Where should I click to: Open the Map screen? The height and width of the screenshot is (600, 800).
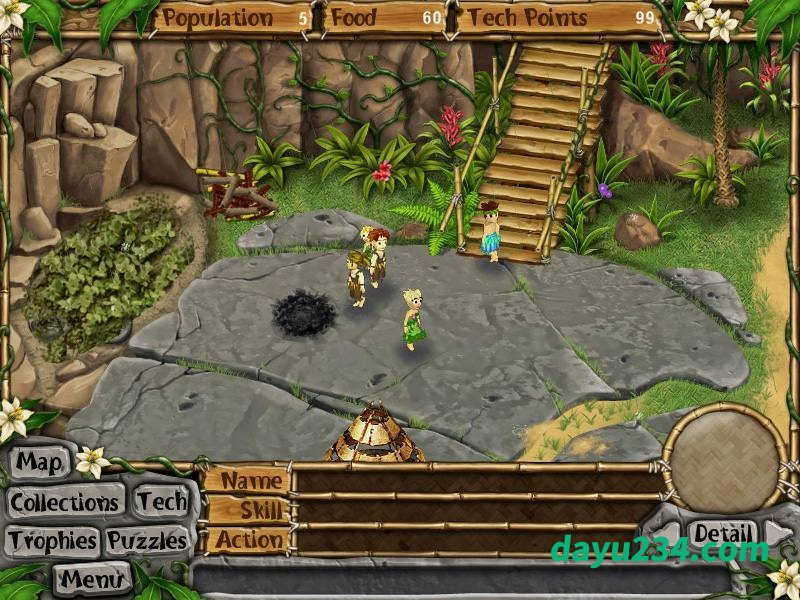[40, 463]
